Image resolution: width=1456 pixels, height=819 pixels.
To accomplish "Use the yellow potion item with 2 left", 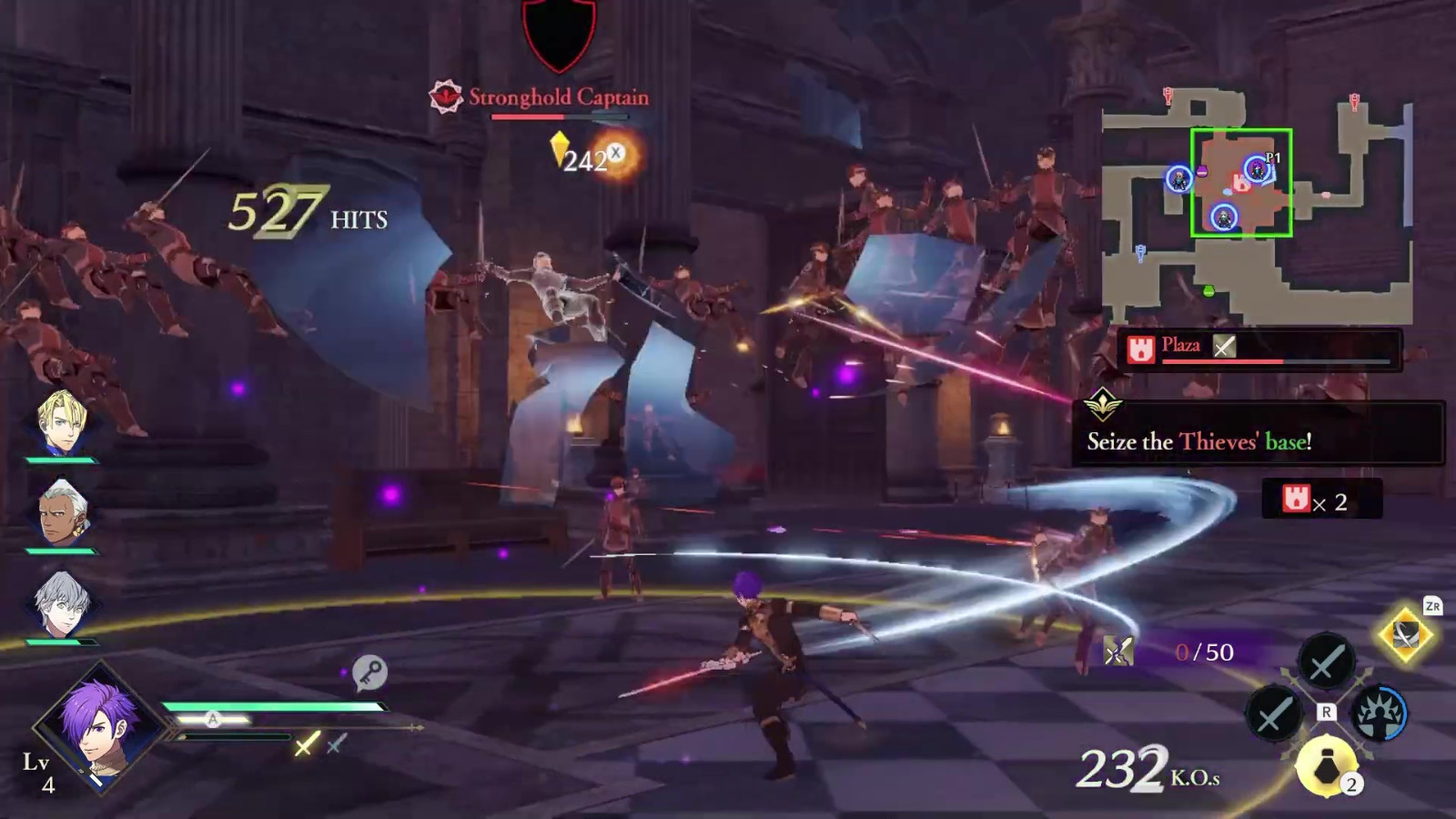I will click(x=1327, y=766).
